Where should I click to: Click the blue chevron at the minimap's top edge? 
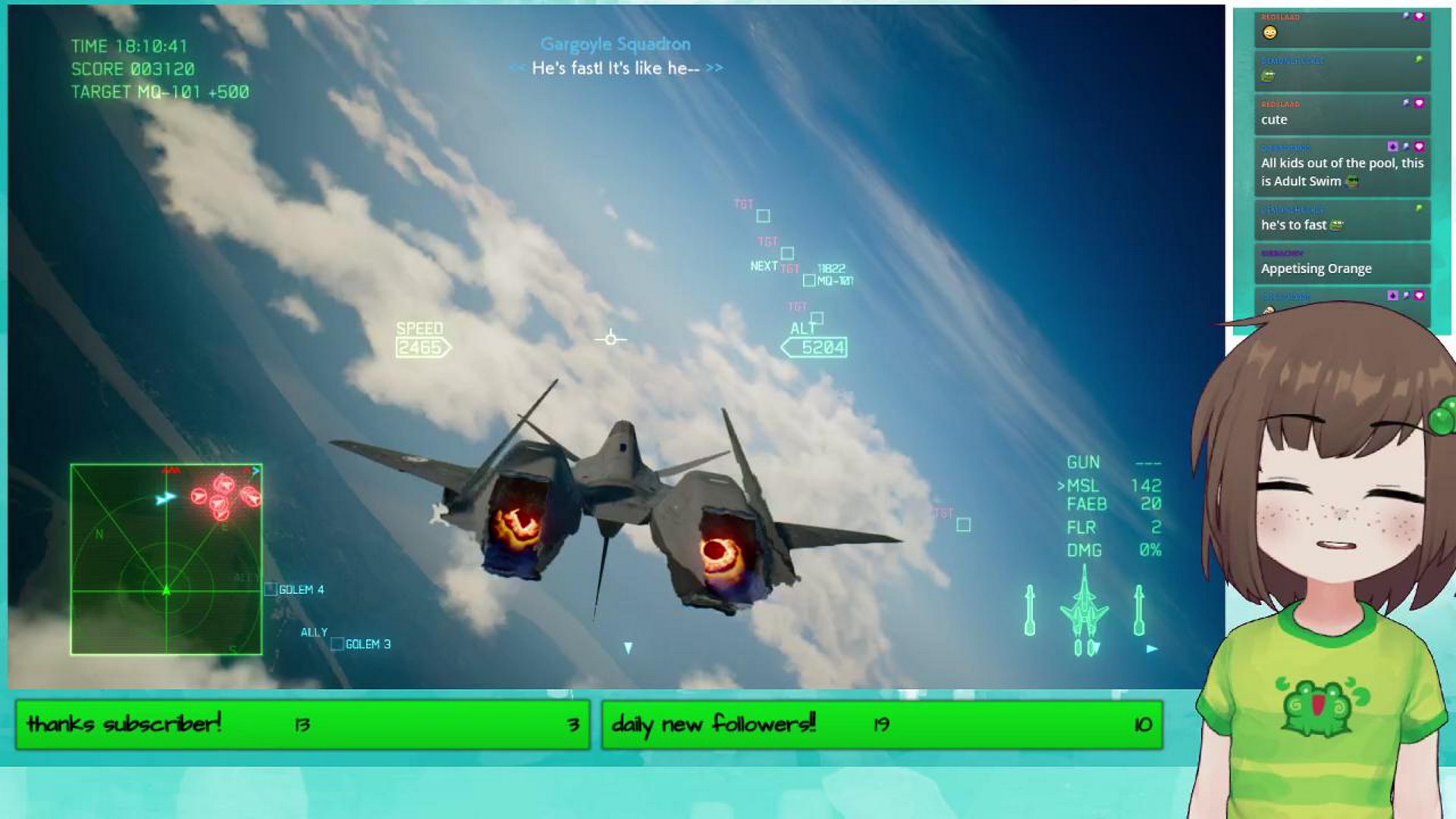point(255,471)
